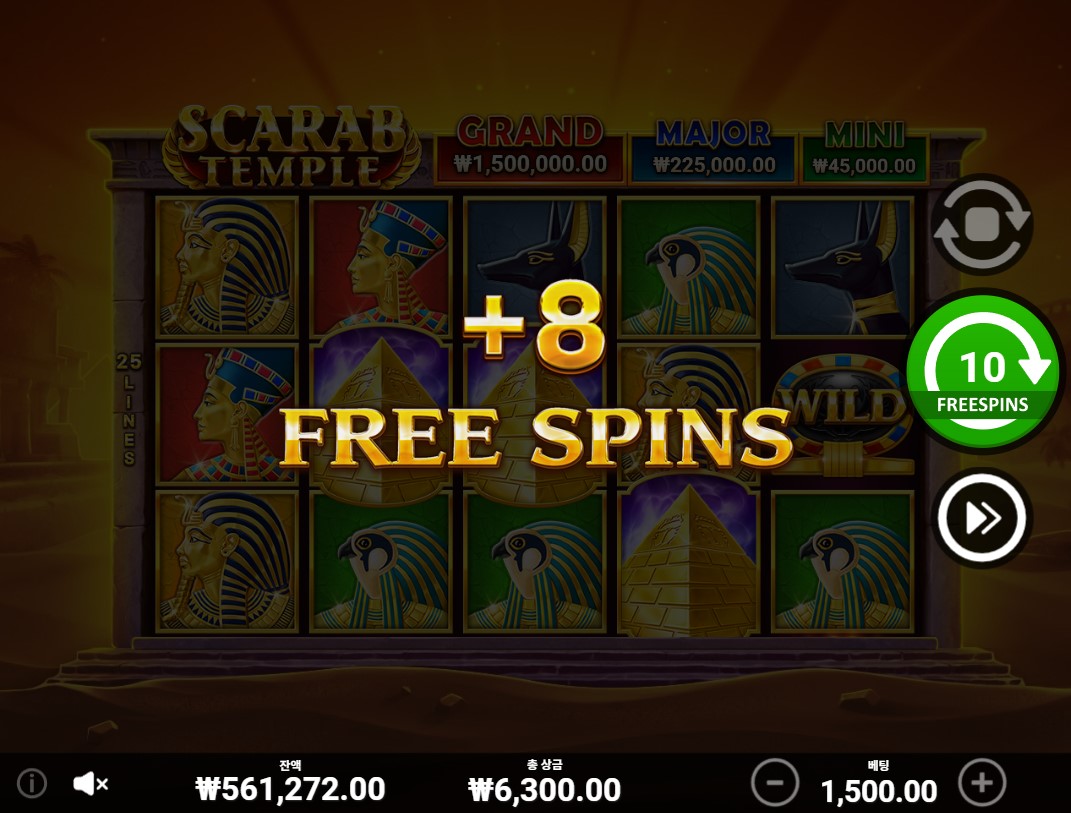Activate the turbo fast-forward button

[981, 518]
